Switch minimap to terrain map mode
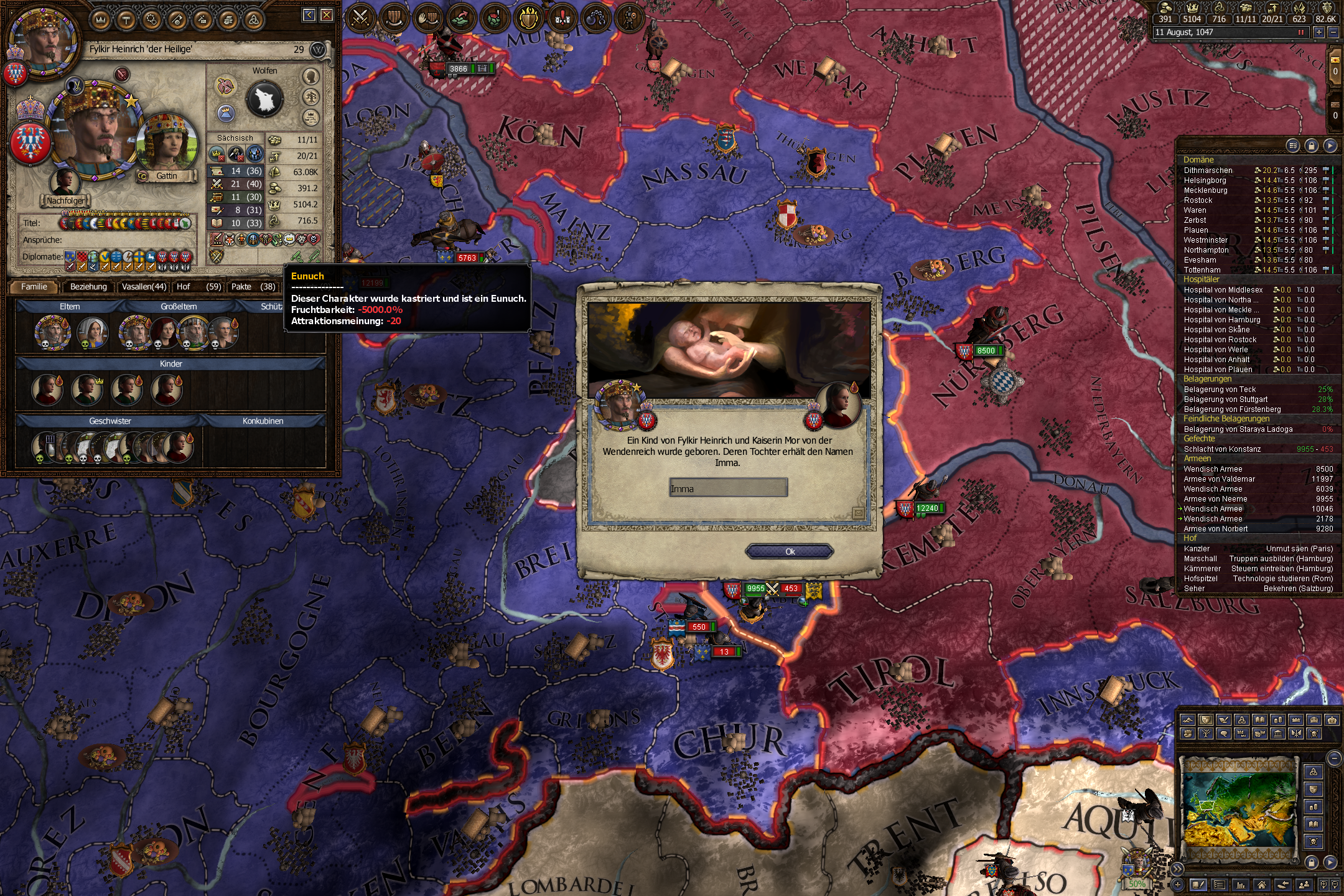The image size is (1344, 896). pyautogui.click(x=1188, y=720)
